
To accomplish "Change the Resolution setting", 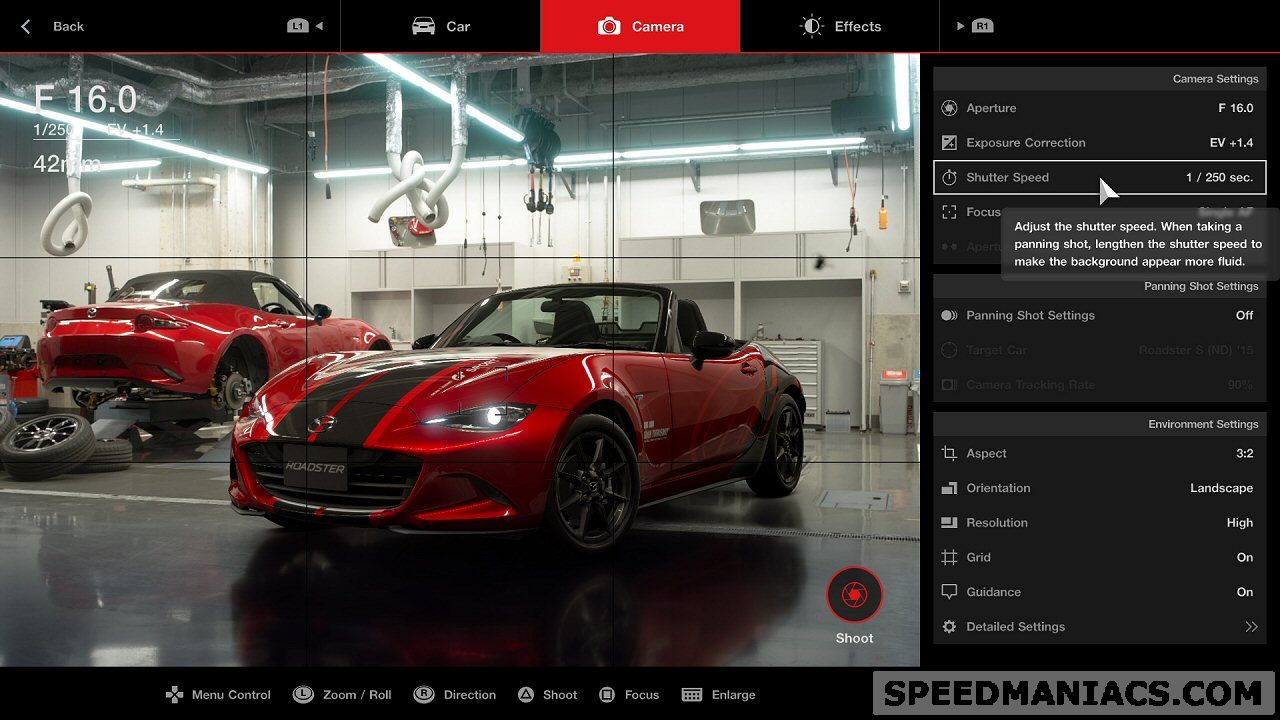I will (1099, 523).
